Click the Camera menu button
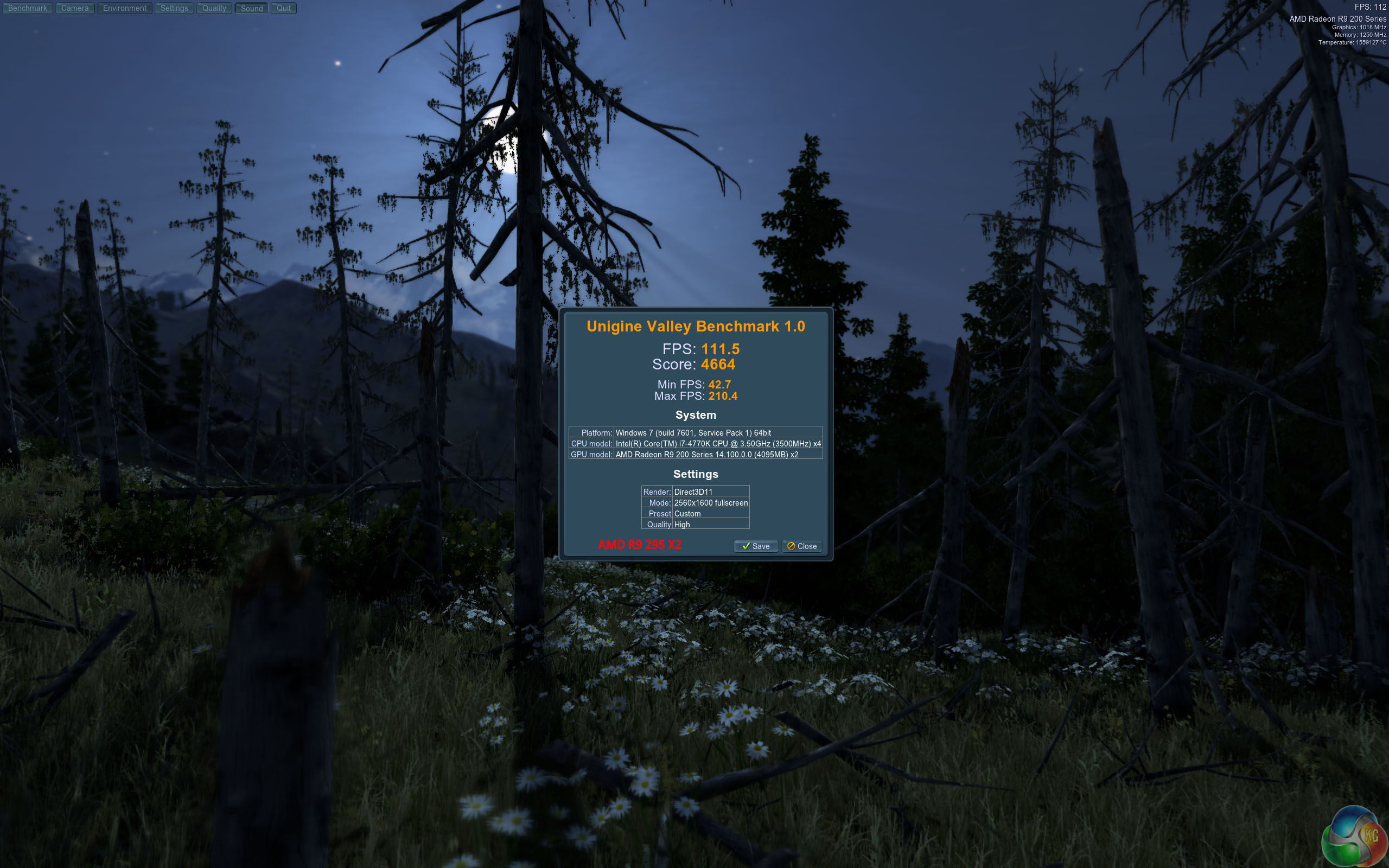 click(x=75, y=8)
